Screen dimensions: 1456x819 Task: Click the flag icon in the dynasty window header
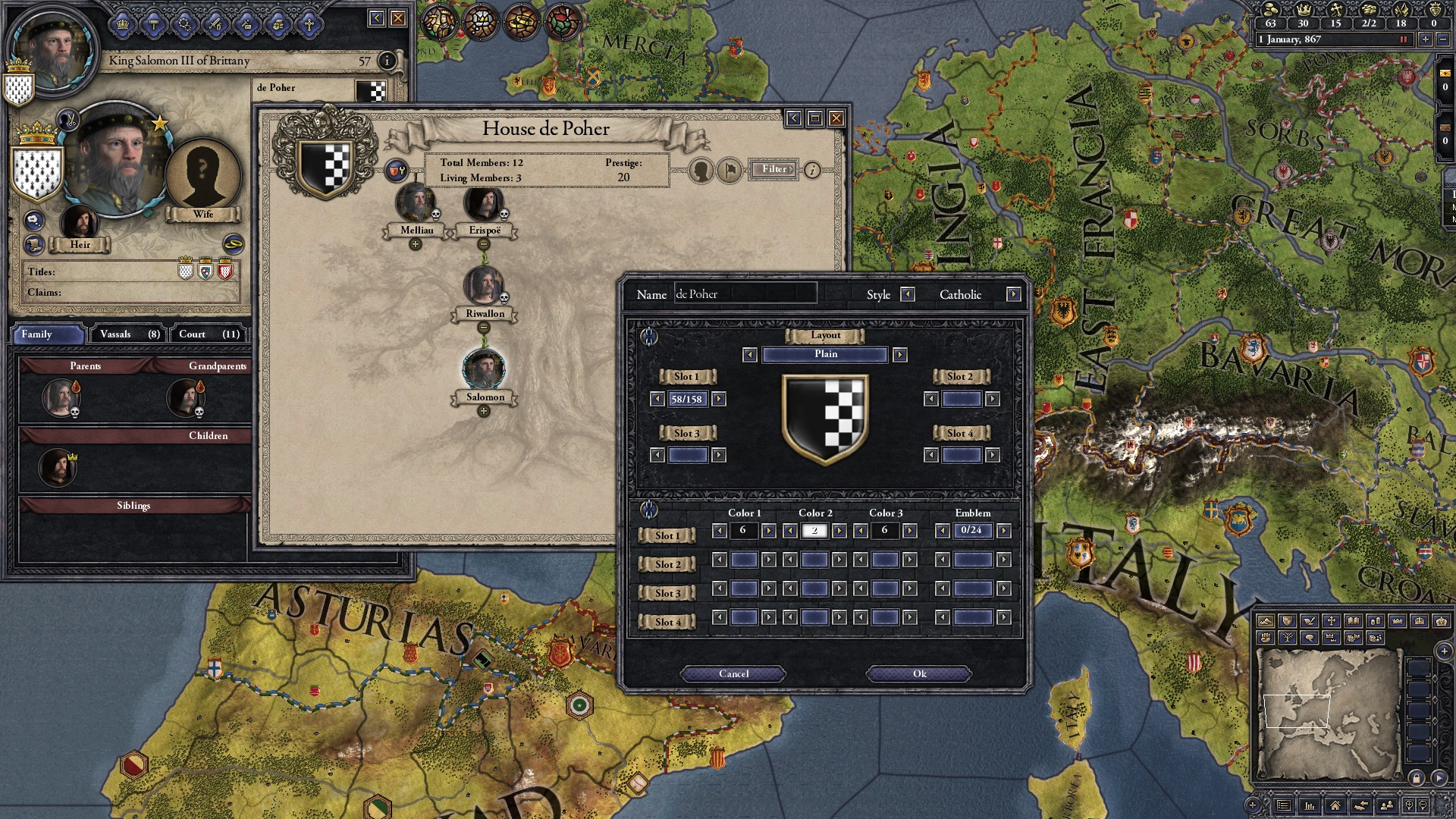pos(730,170)
